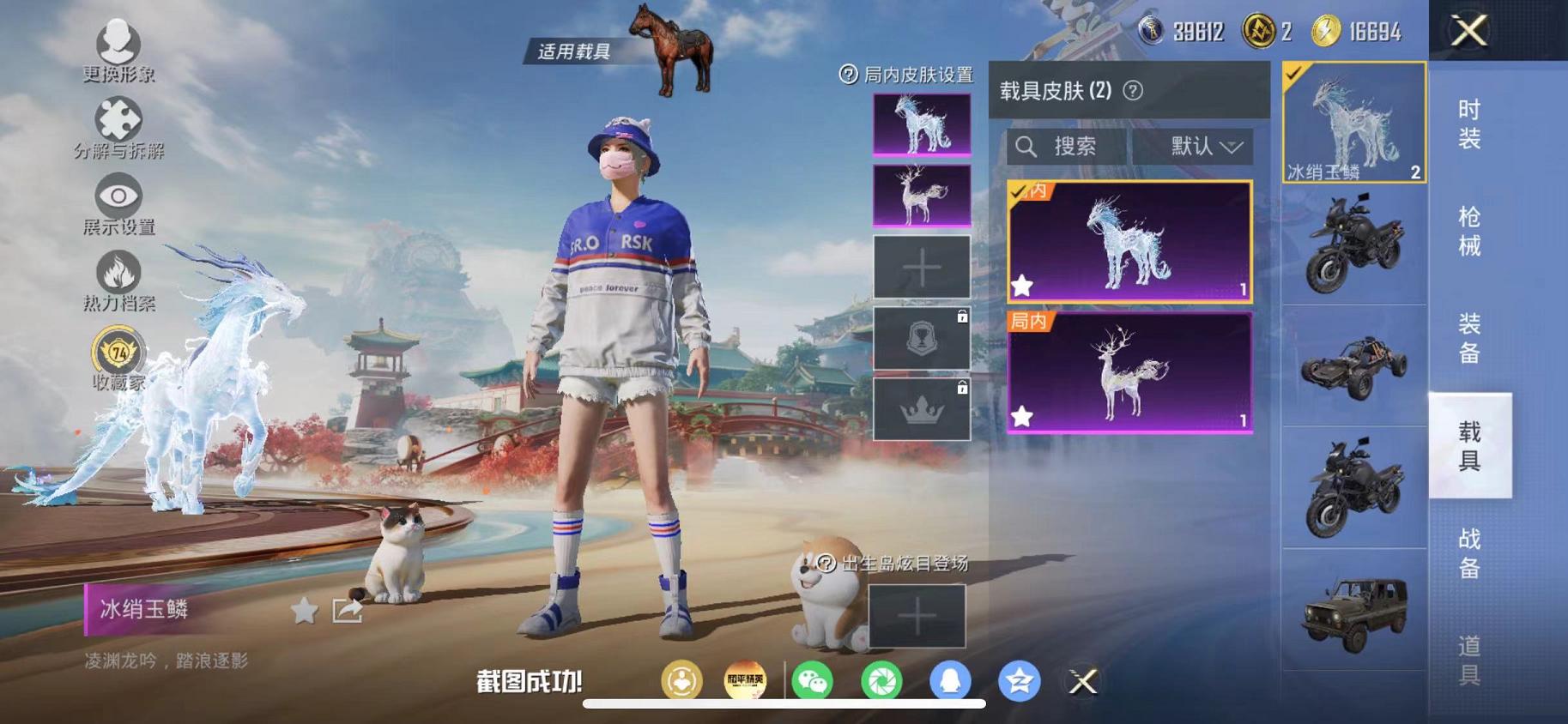Open the 局内皮肤设置 help question mark
This screenshot has height=724, width=1568.
pos(846,75)
